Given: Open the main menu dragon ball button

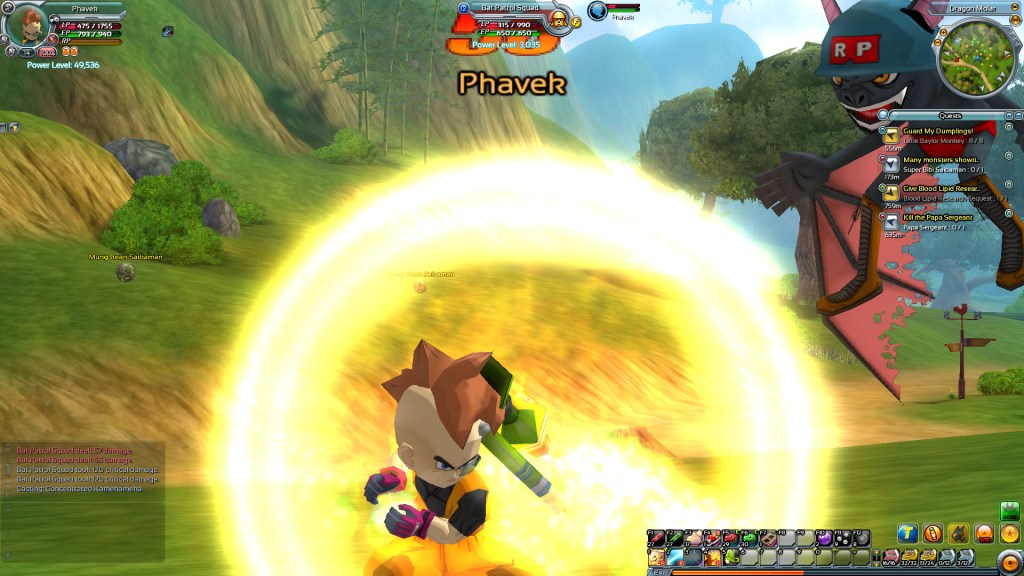Looking at the screenshot, I should point(1008,534).
